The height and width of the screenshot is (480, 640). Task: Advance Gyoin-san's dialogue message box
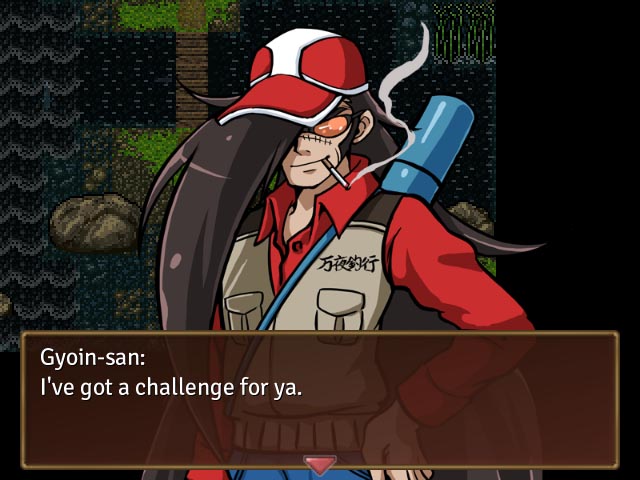(320, 400)
